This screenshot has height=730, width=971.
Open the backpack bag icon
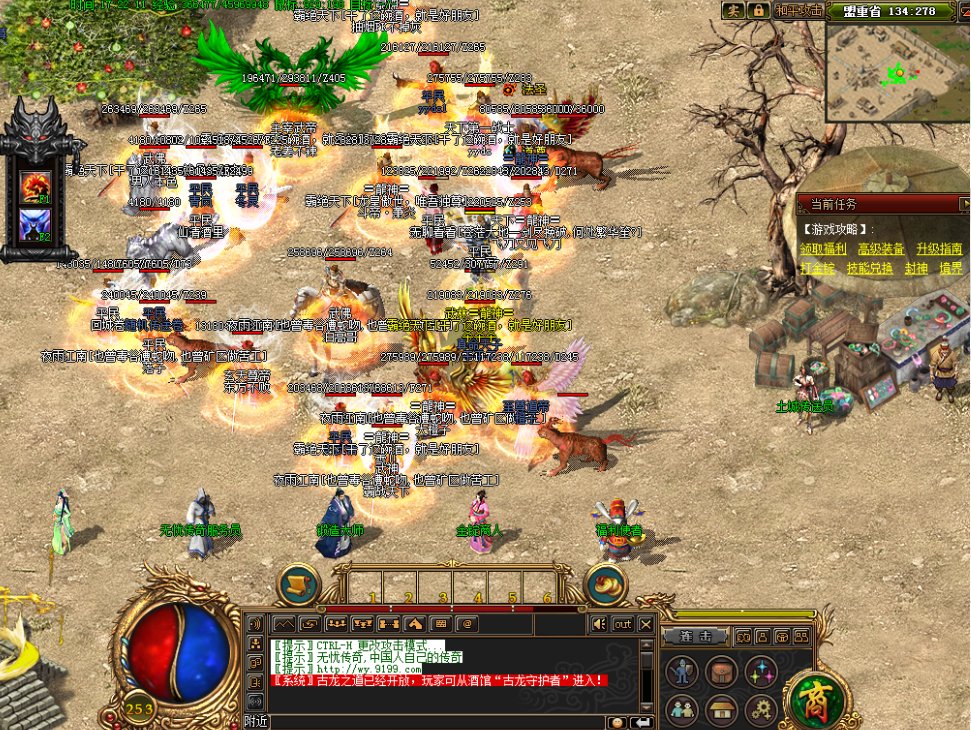pyautogui.click(x=721, y=671)
